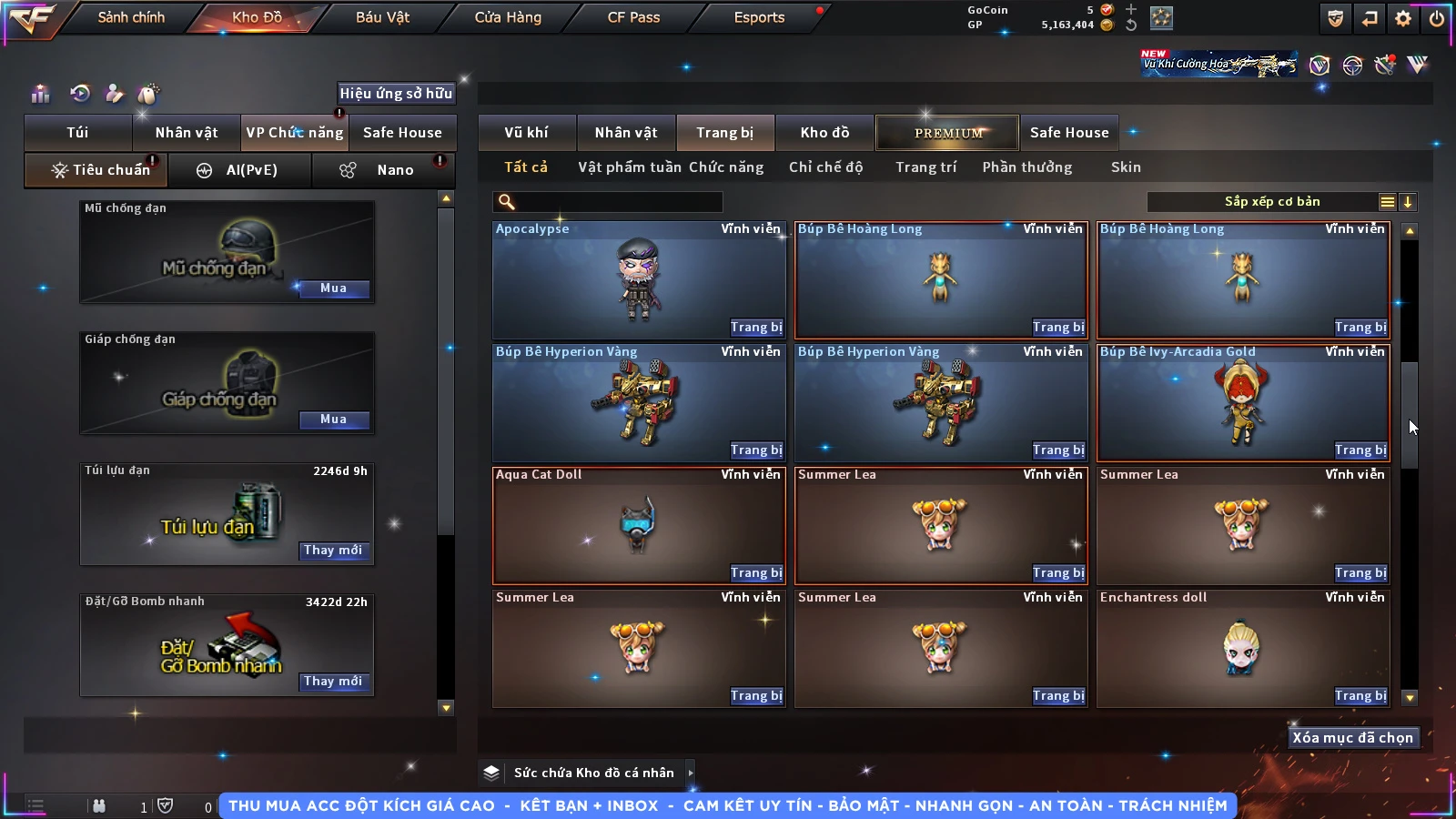Equip the Aqua Cat Doll
Screen dimensions: 1456x819
point(755,573)
